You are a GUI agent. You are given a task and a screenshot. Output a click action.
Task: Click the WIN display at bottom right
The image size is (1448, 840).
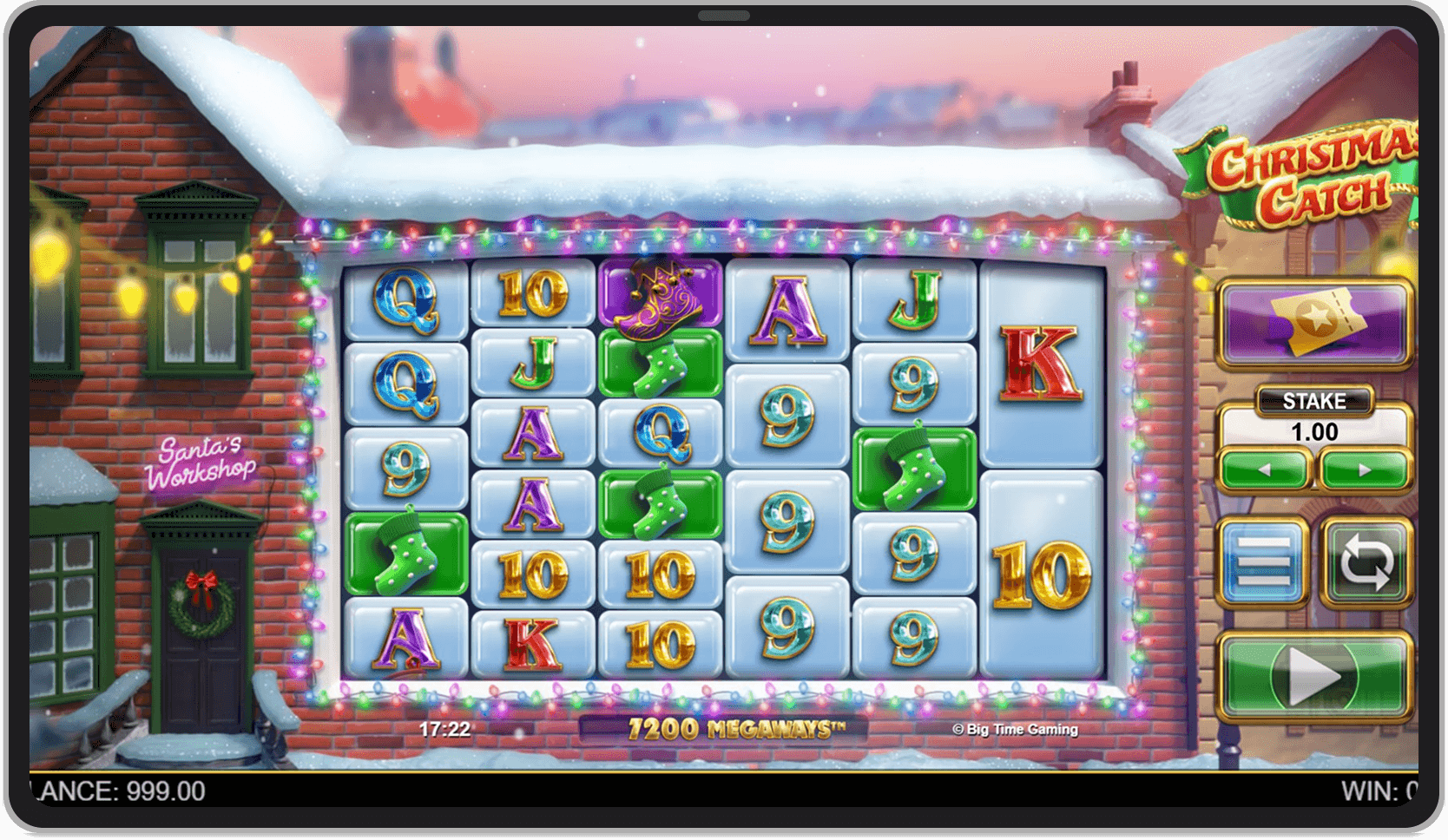click(x=1380, y=791)
